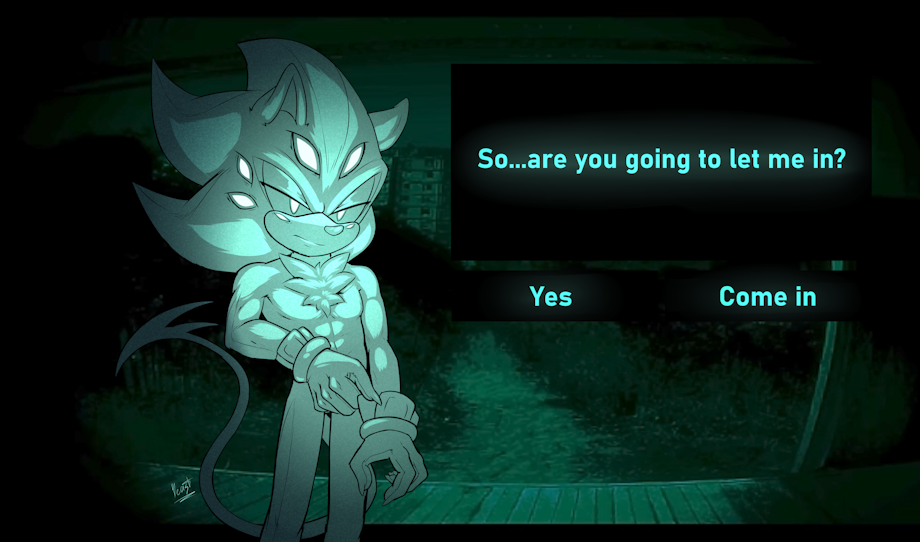The width and height of the screenshot is (920, 542).
Task: Choose the "Yes" dialogue reply
Action: point(551,296)
